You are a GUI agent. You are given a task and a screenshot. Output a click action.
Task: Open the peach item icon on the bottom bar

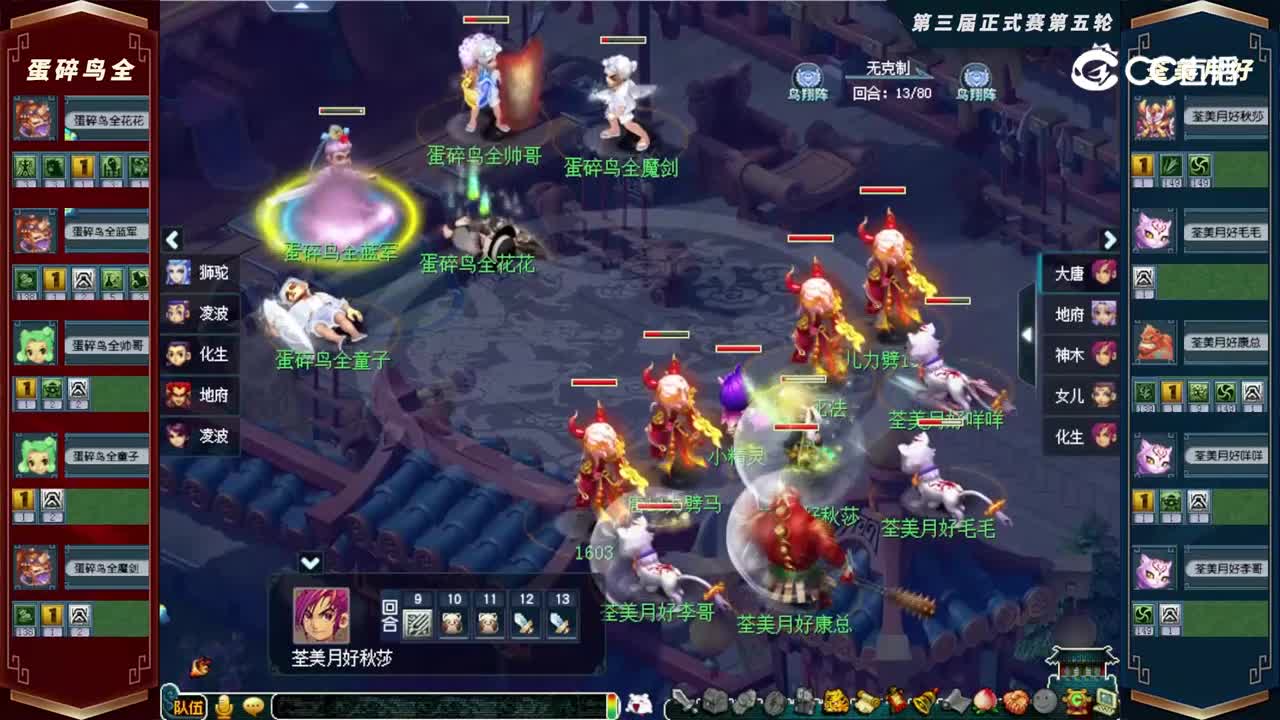click(983, 700)
